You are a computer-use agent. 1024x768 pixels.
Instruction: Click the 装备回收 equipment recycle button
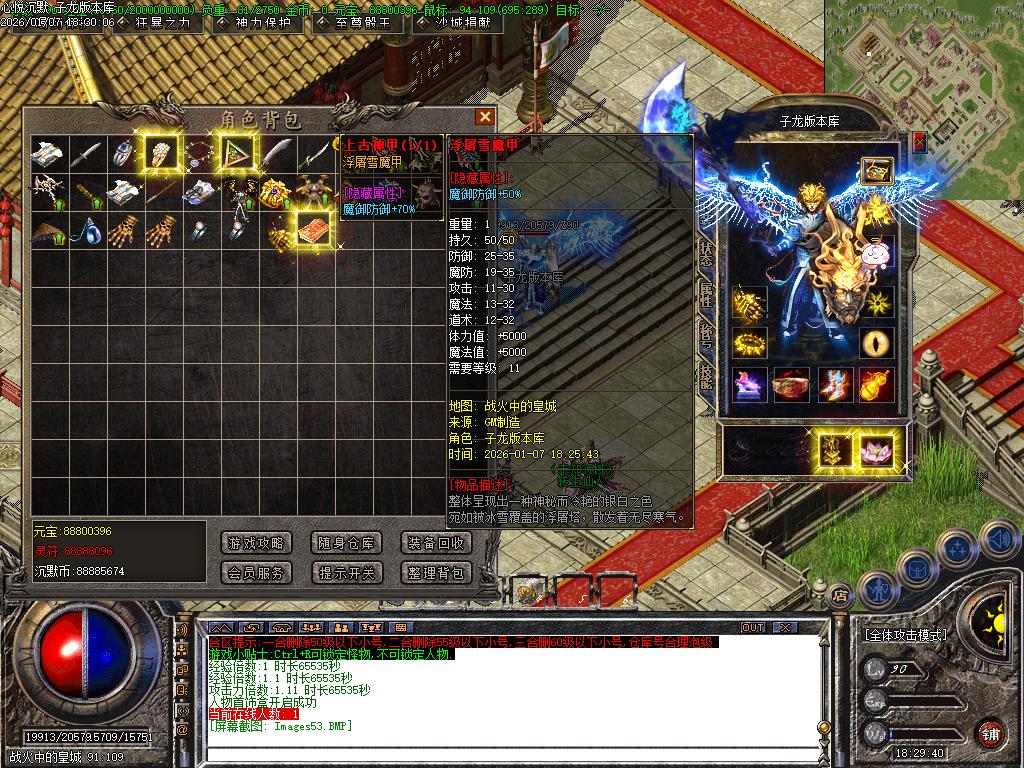pos(436,543)
